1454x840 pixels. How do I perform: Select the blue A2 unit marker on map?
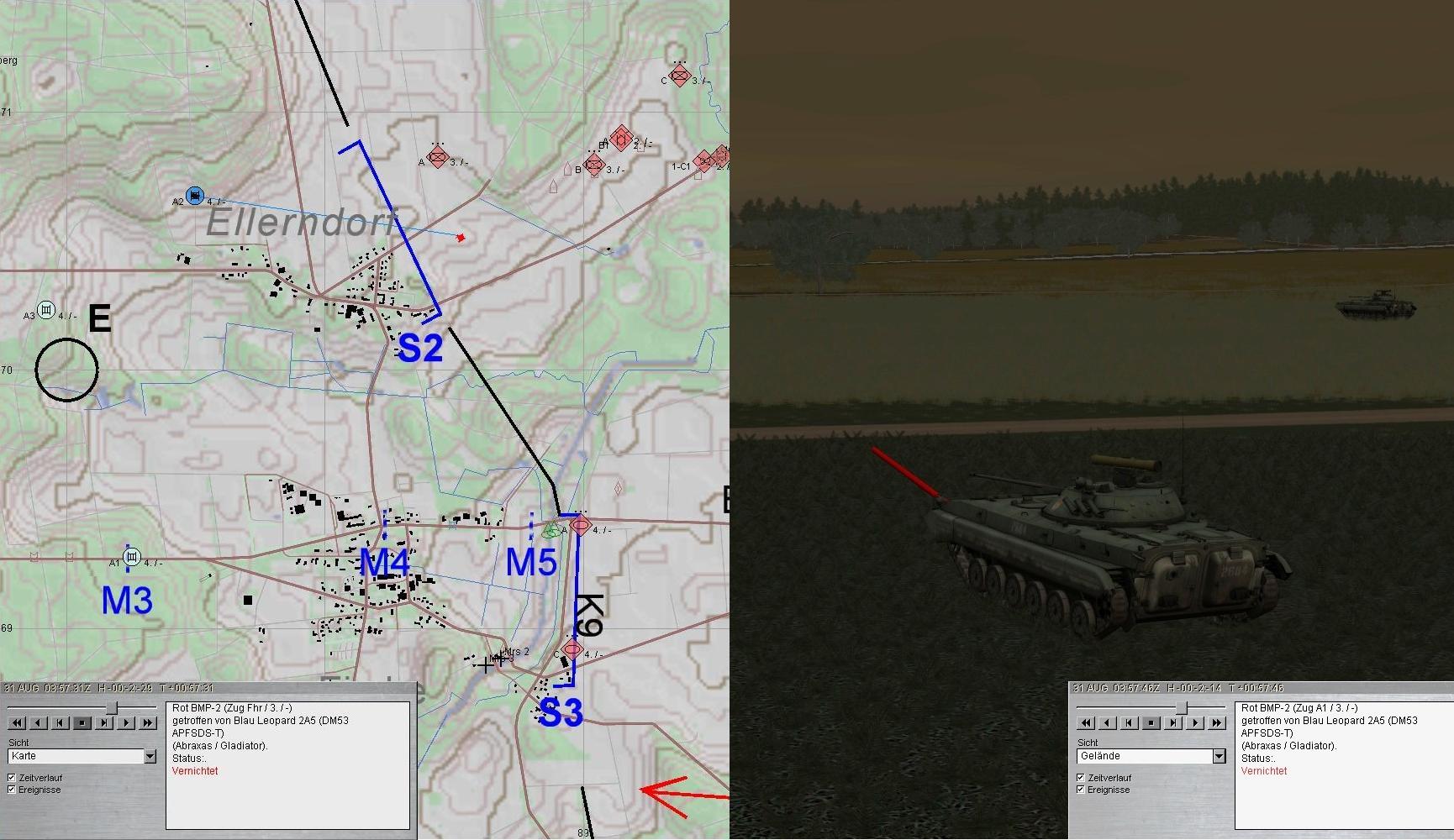point(195,197)
